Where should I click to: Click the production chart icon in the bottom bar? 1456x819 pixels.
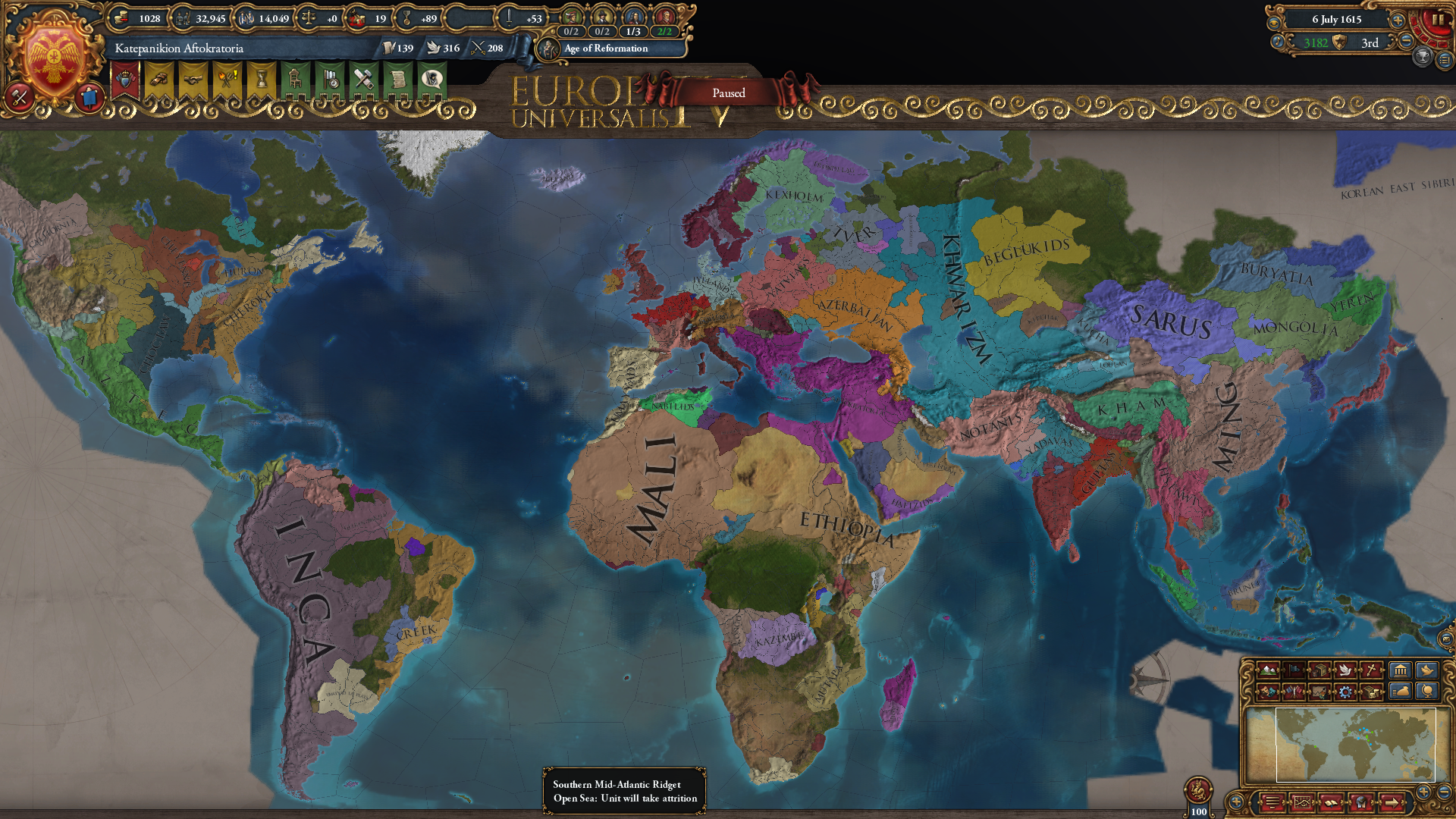click(1303, 802)
